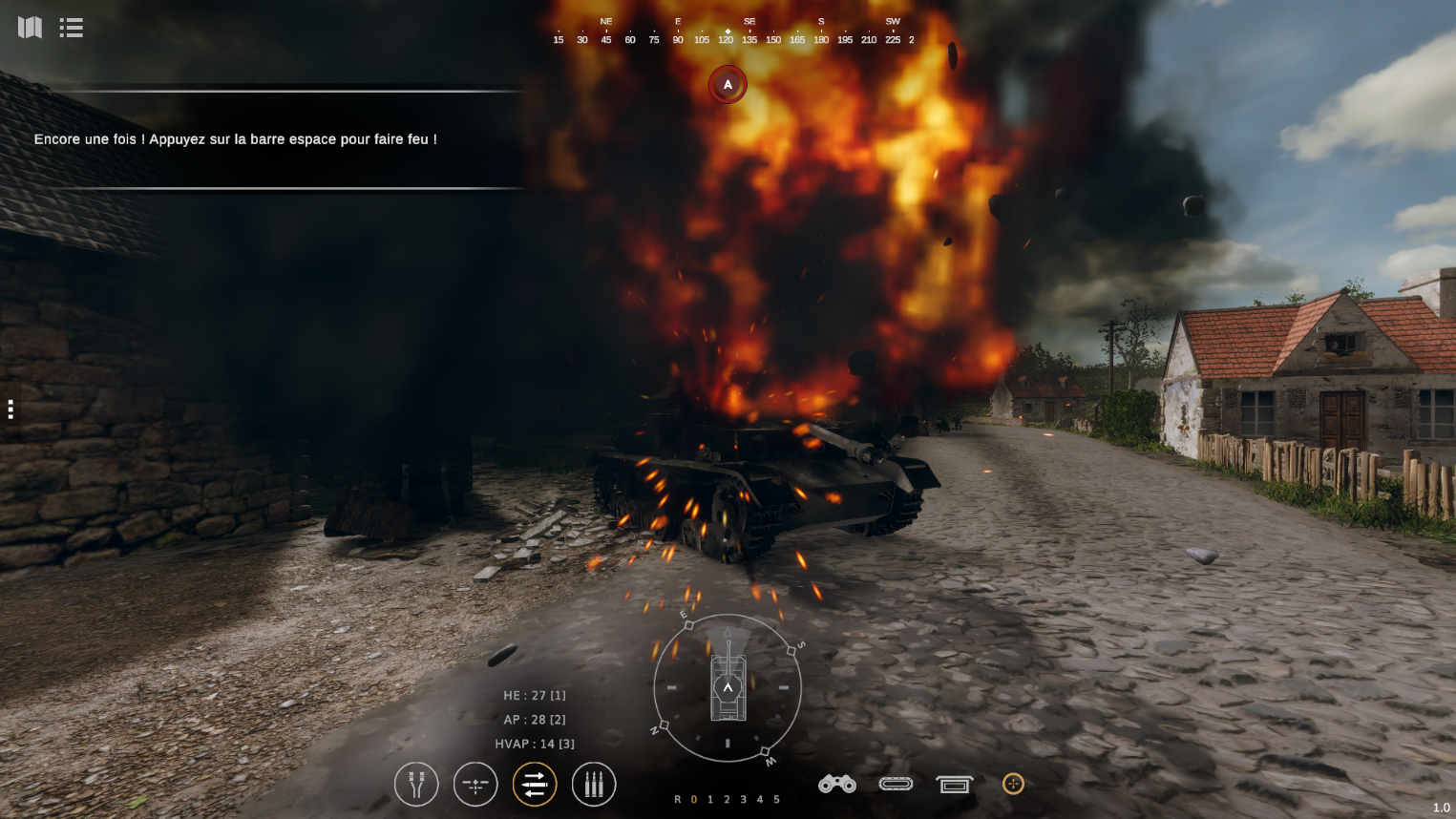Select the rounded hatch view icon
The height and width of the screenshot is (819, 1456).
click(896, 784)
